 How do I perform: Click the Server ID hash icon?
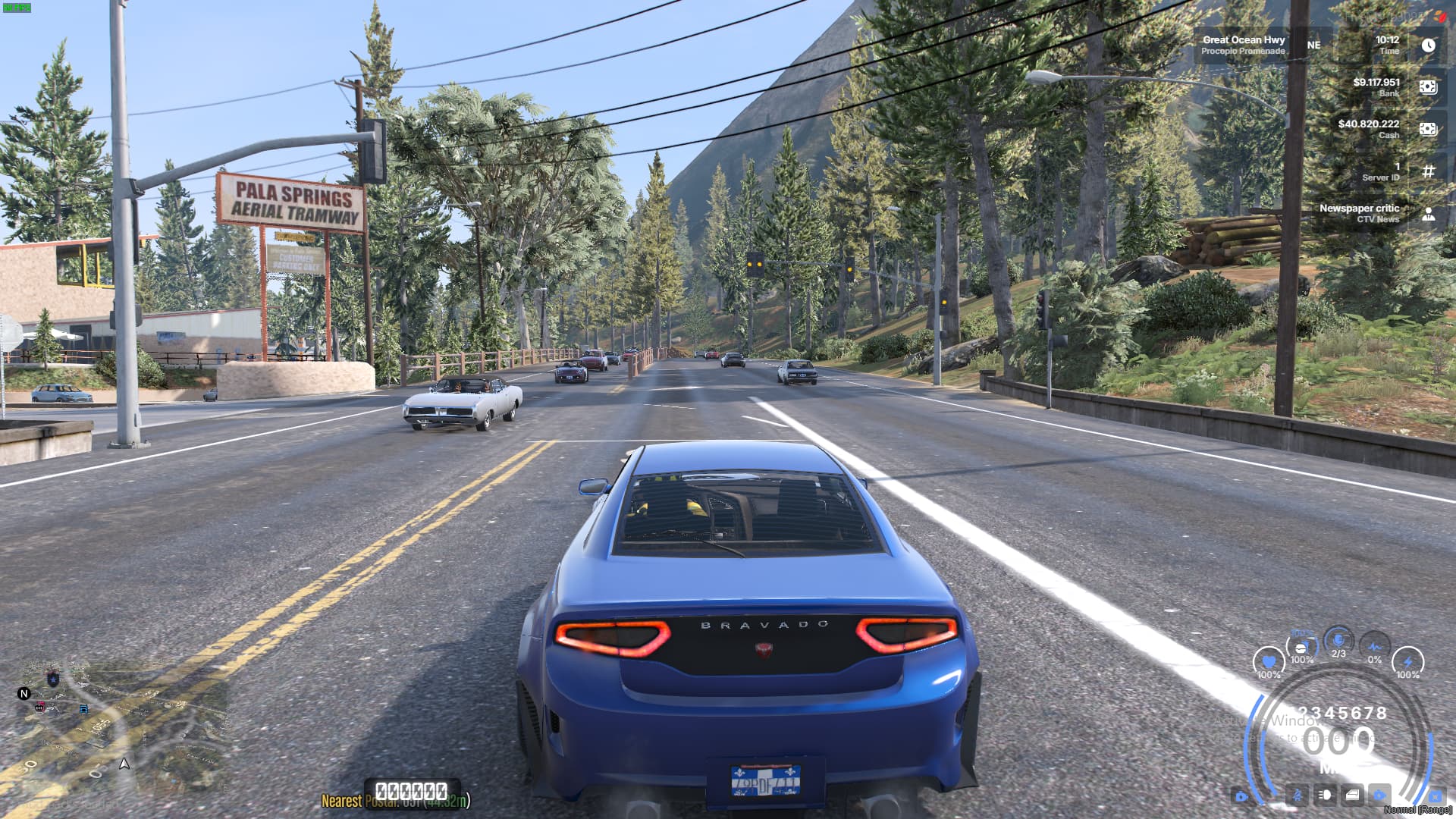click(x=1428, y=171)
